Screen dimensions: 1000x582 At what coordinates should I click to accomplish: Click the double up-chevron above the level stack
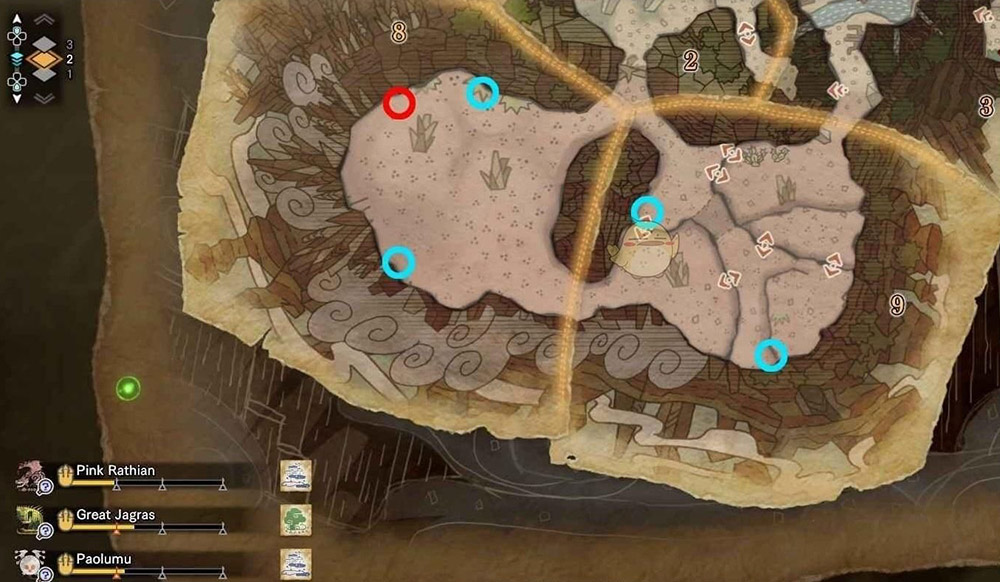click(x=44, y=19)
